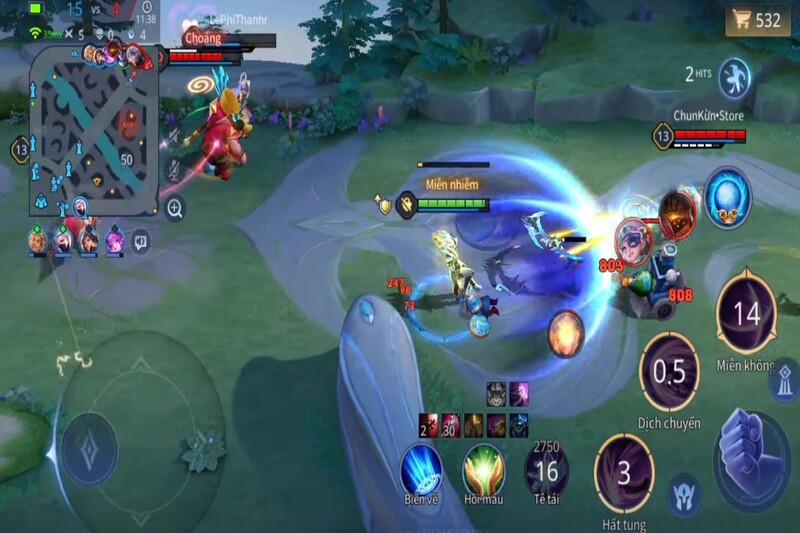
Task: Hit the fist basic attack button
Action: (x=751, y=446)
